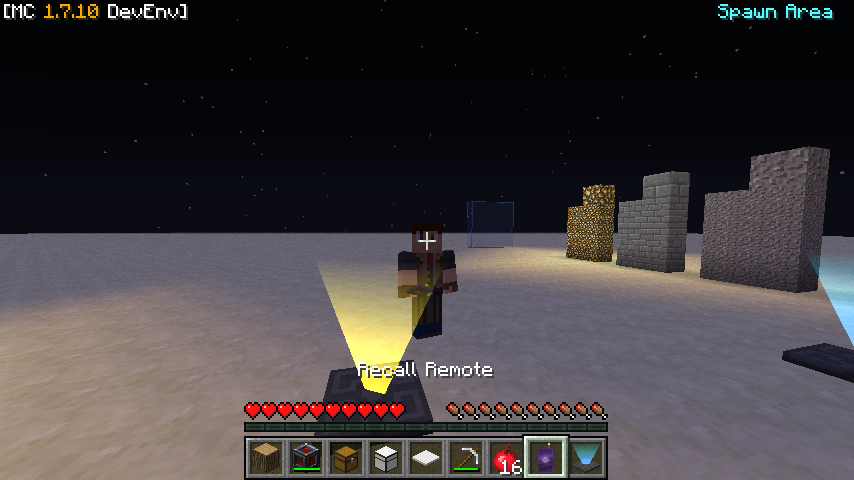Select the oak wood log slot
Screen dimensions: 854x480
[x=266, y=457]
